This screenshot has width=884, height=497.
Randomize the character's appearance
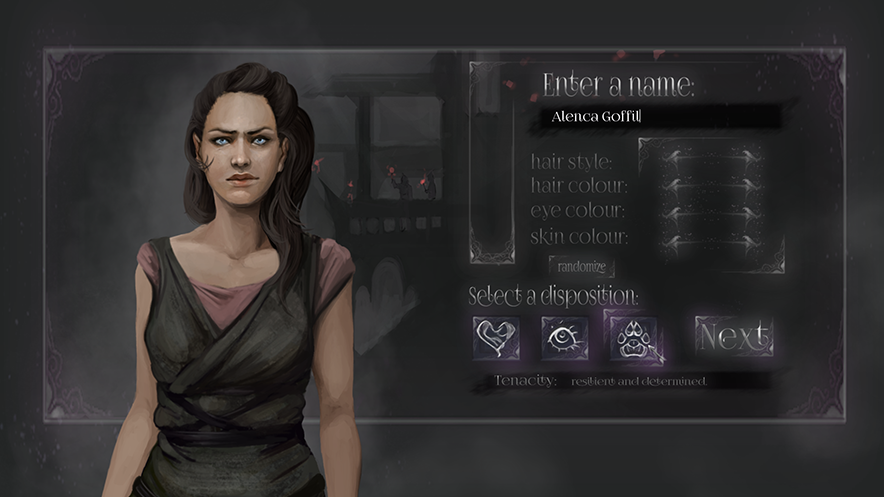[581, 266]
